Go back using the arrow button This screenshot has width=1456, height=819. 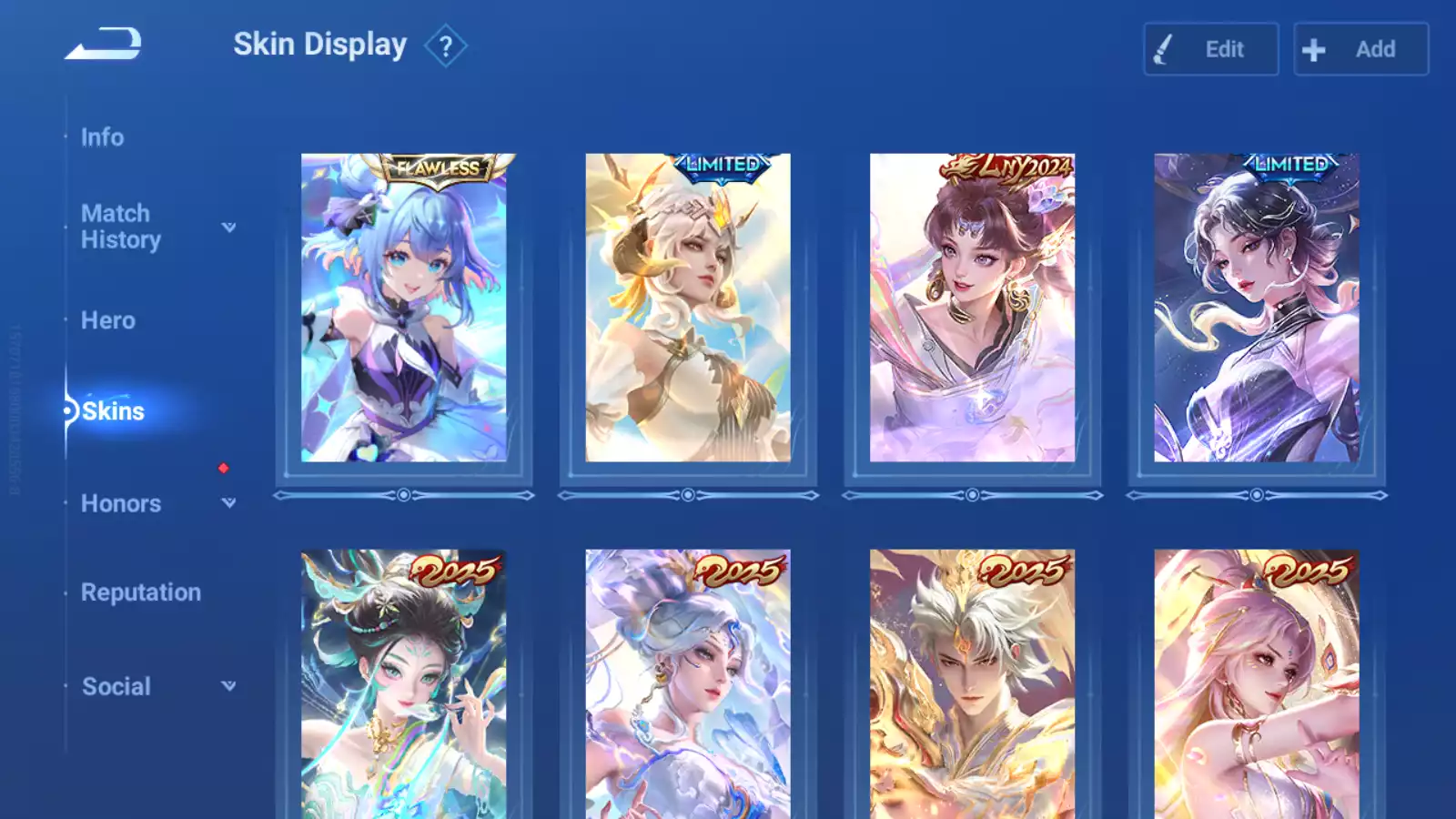[x=104, y=44]
